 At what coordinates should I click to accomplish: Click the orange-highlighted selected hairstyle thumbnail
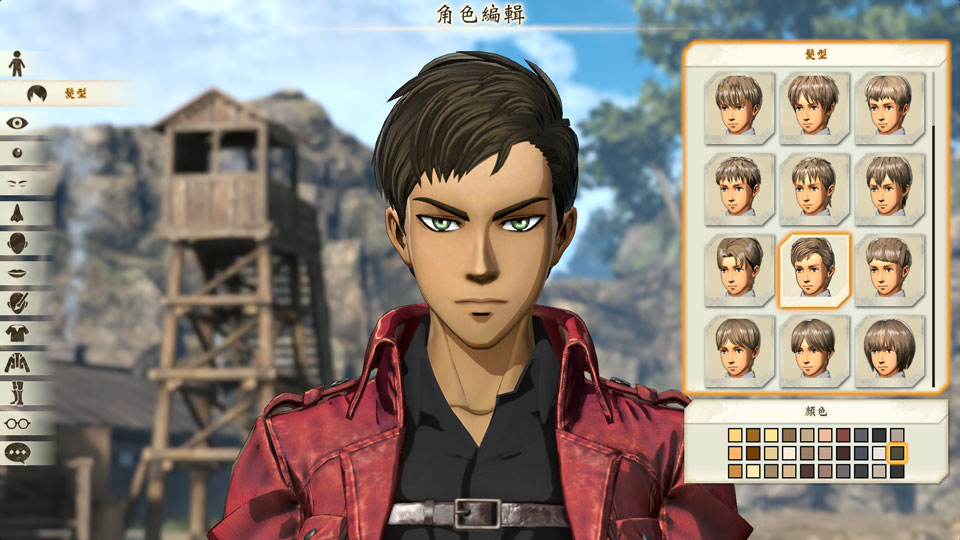click(814, 271)
